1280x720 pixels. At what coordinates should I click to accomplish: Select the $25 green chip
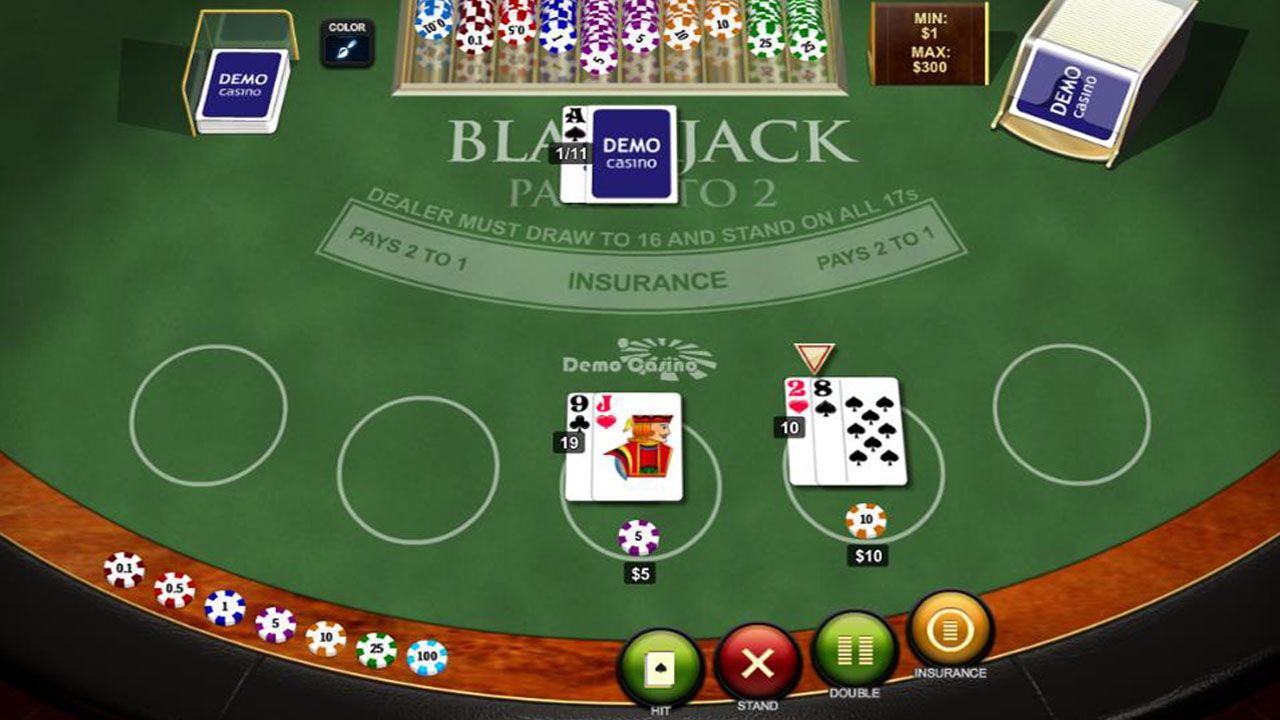point(378,650)
